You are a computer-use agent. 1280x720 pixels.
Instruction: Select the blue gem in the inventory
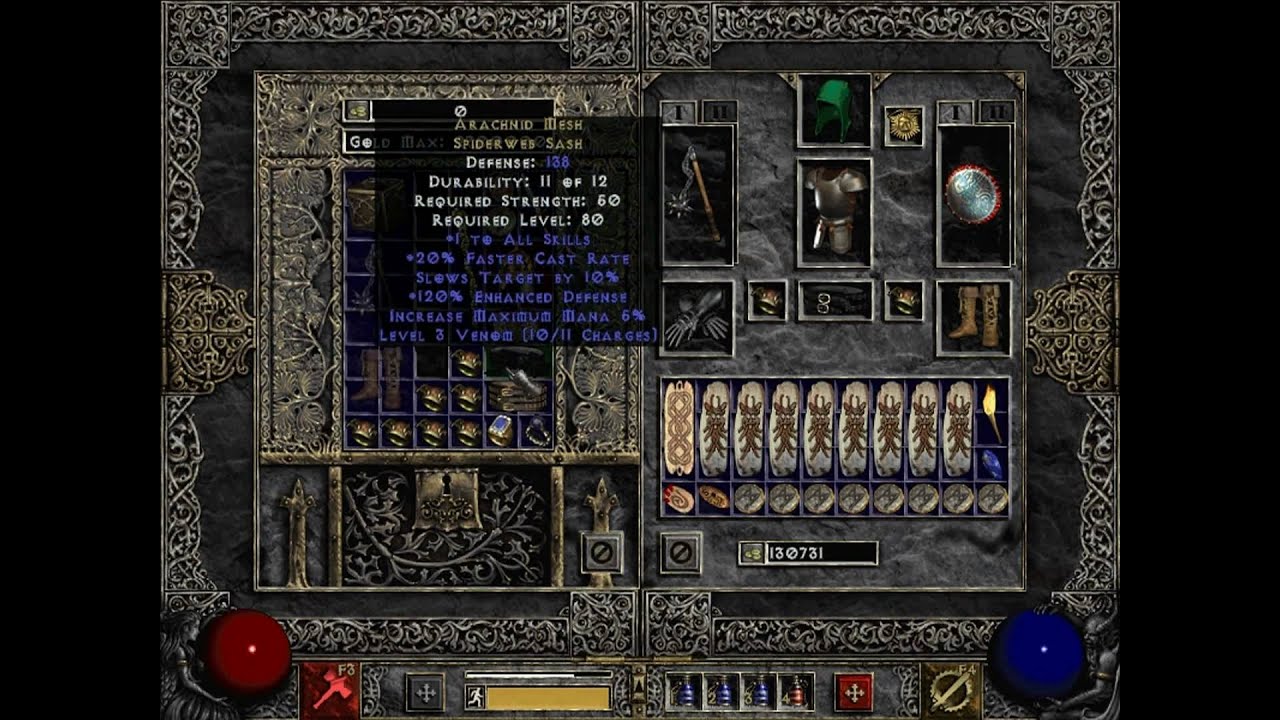click(992, 463)
